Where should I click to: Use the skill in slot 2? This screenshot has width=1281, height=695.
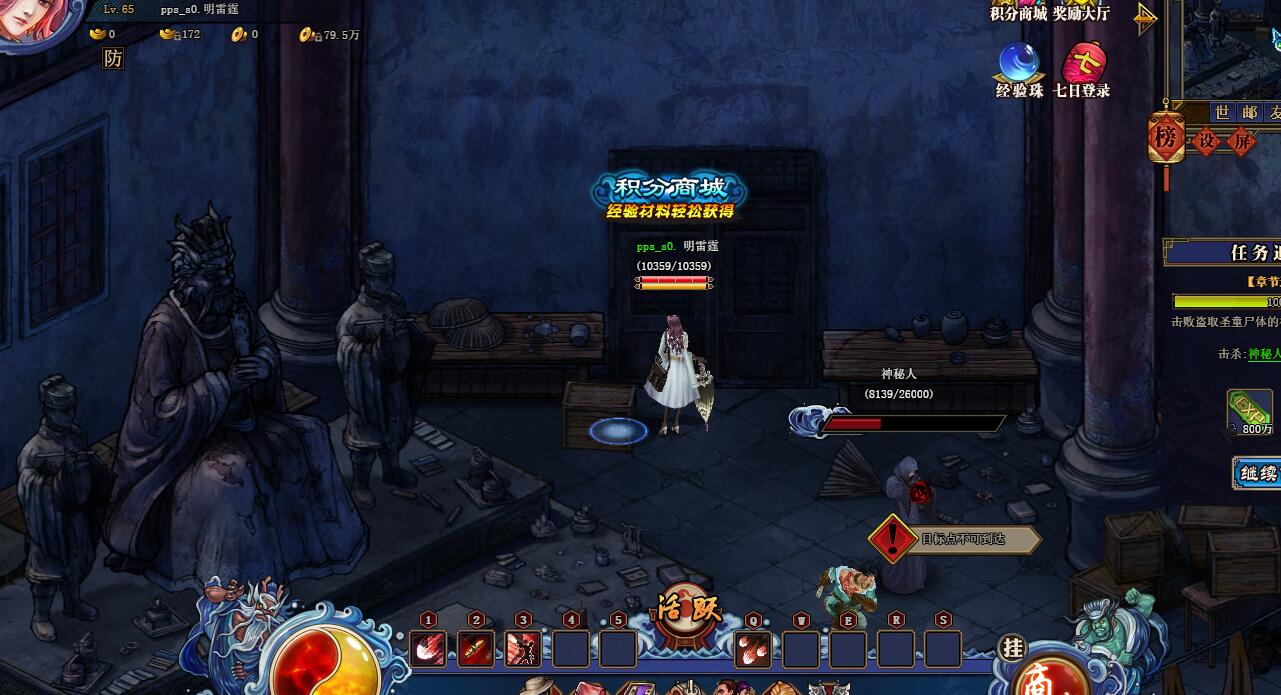pyautogui.click(x=476, y=649)
